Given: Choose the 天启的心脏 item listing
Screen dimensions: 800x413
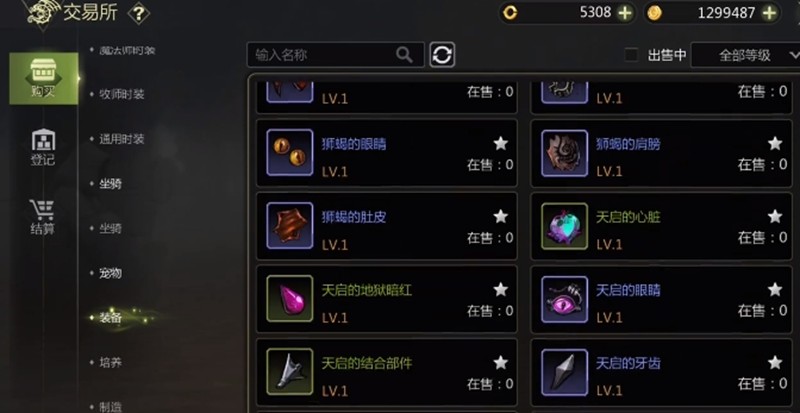Looking at the screenshot, I should 659,226.
